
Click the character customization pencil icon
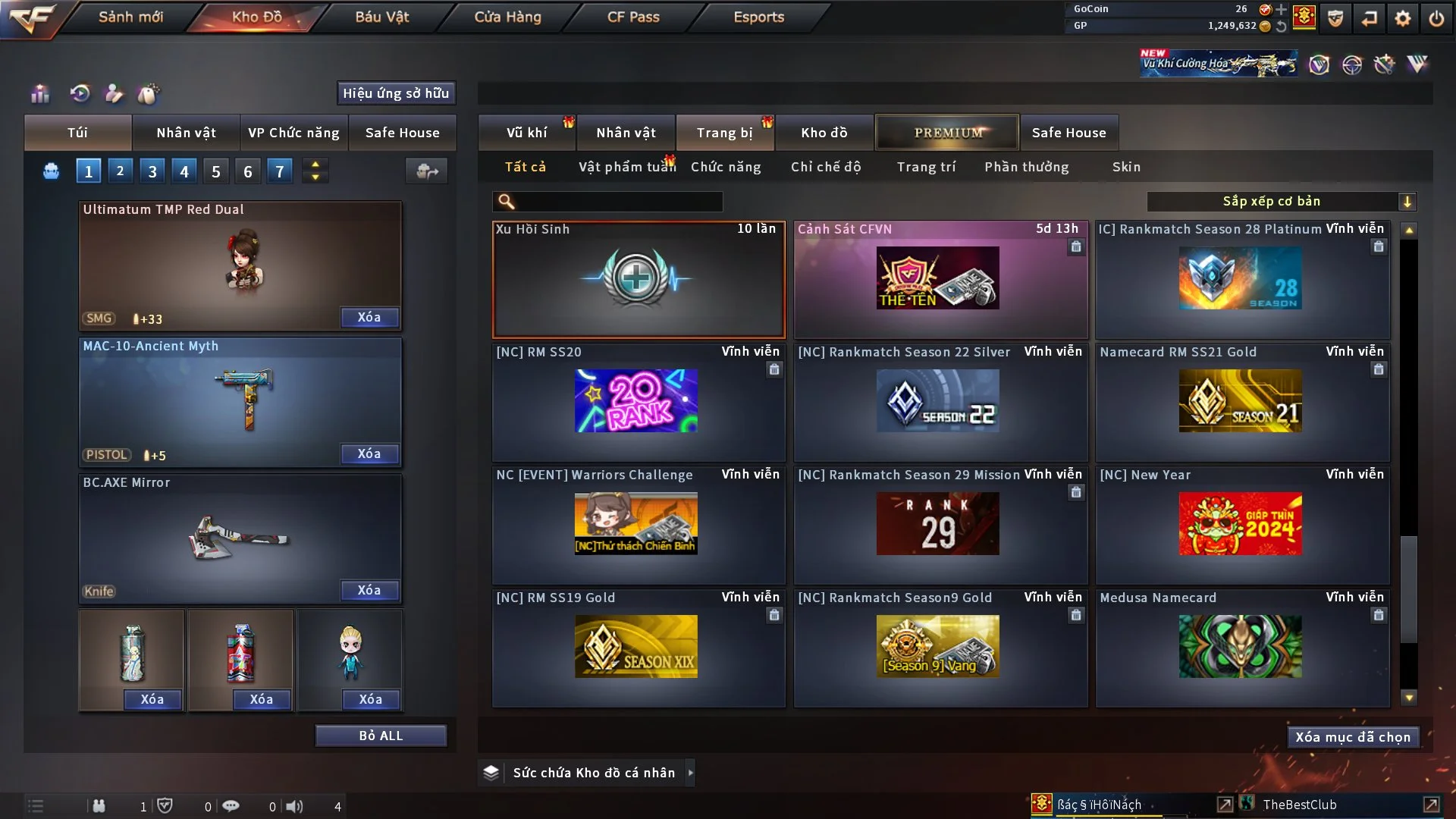(114, 94)
